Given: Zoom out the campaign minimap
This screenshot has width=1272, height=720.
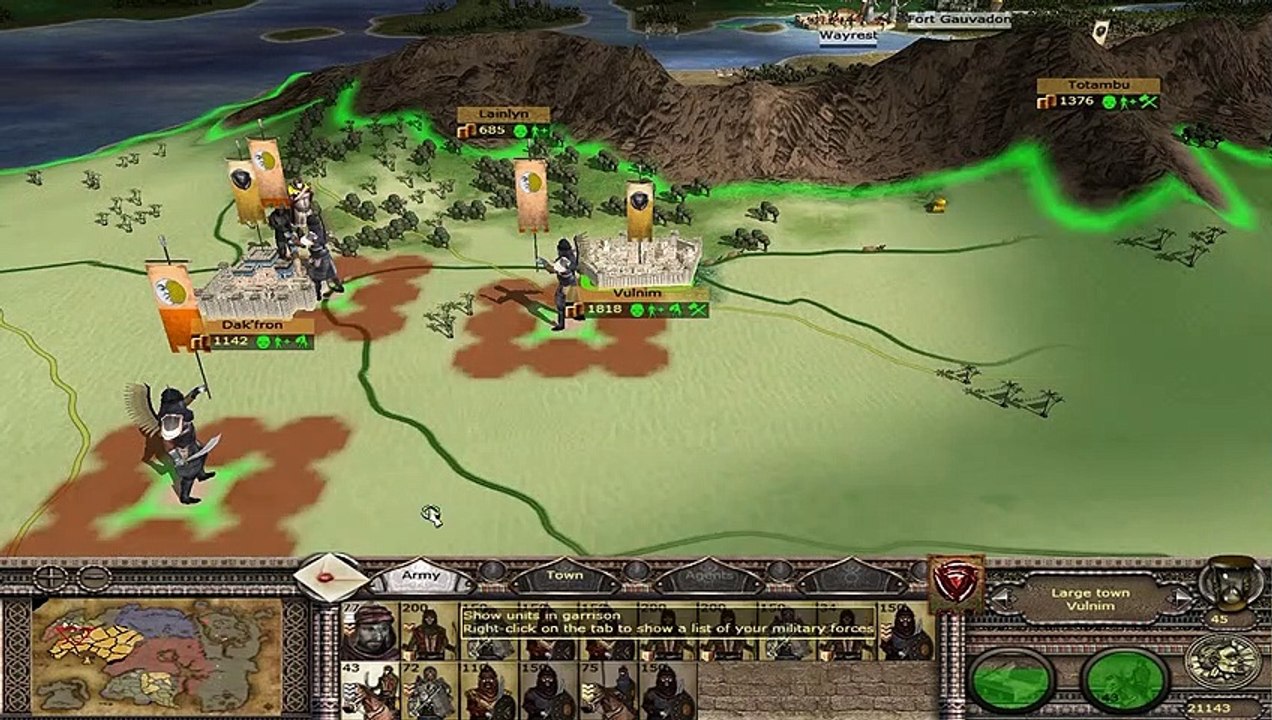Looking at the screenshot, I should 94,578.
